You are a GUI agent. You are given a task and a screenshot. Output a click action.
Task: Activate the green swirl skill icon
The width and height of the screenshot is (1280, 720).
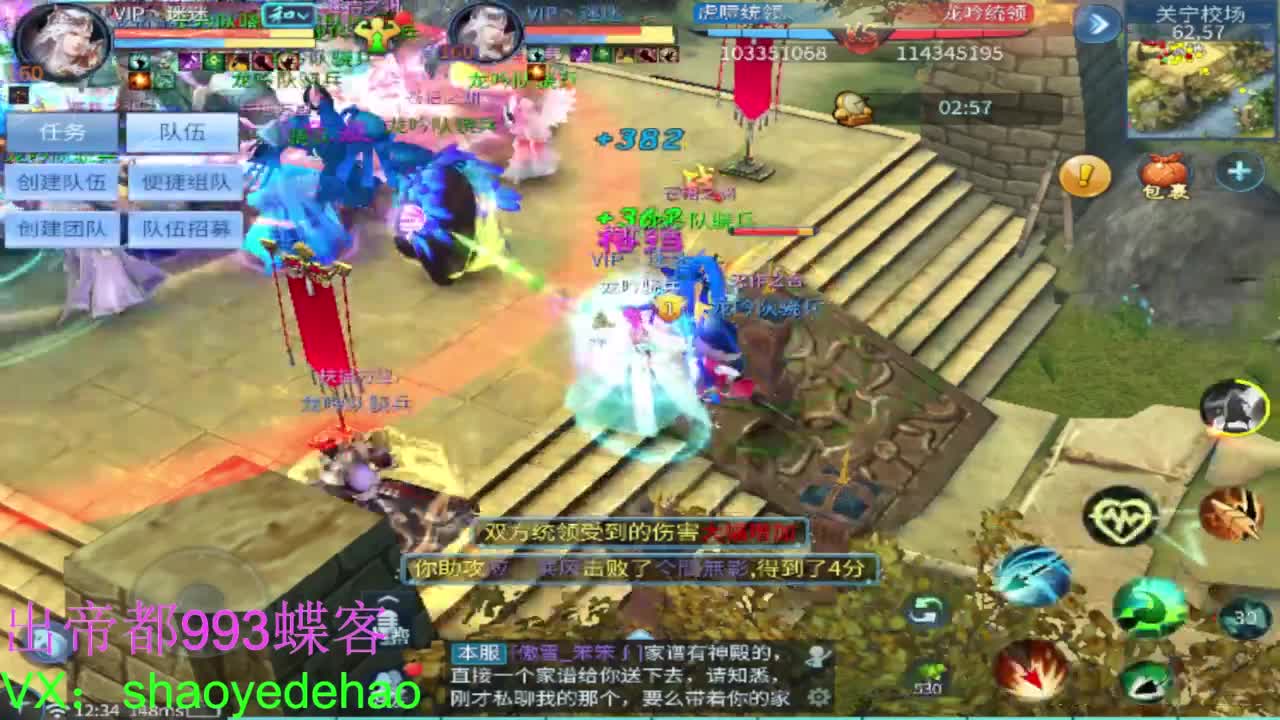pos(1147,607)
